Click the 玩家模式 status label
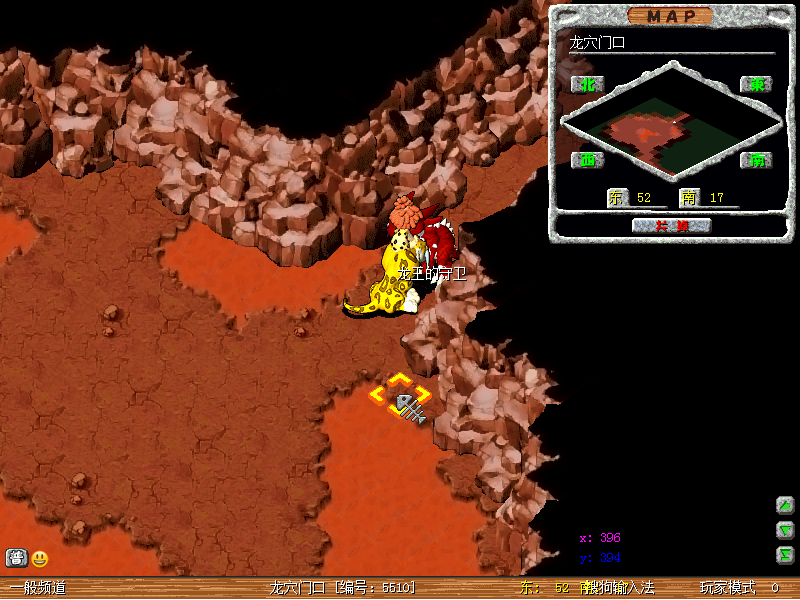This screenshot has height=600, width=800. click(x=727, y=588)
